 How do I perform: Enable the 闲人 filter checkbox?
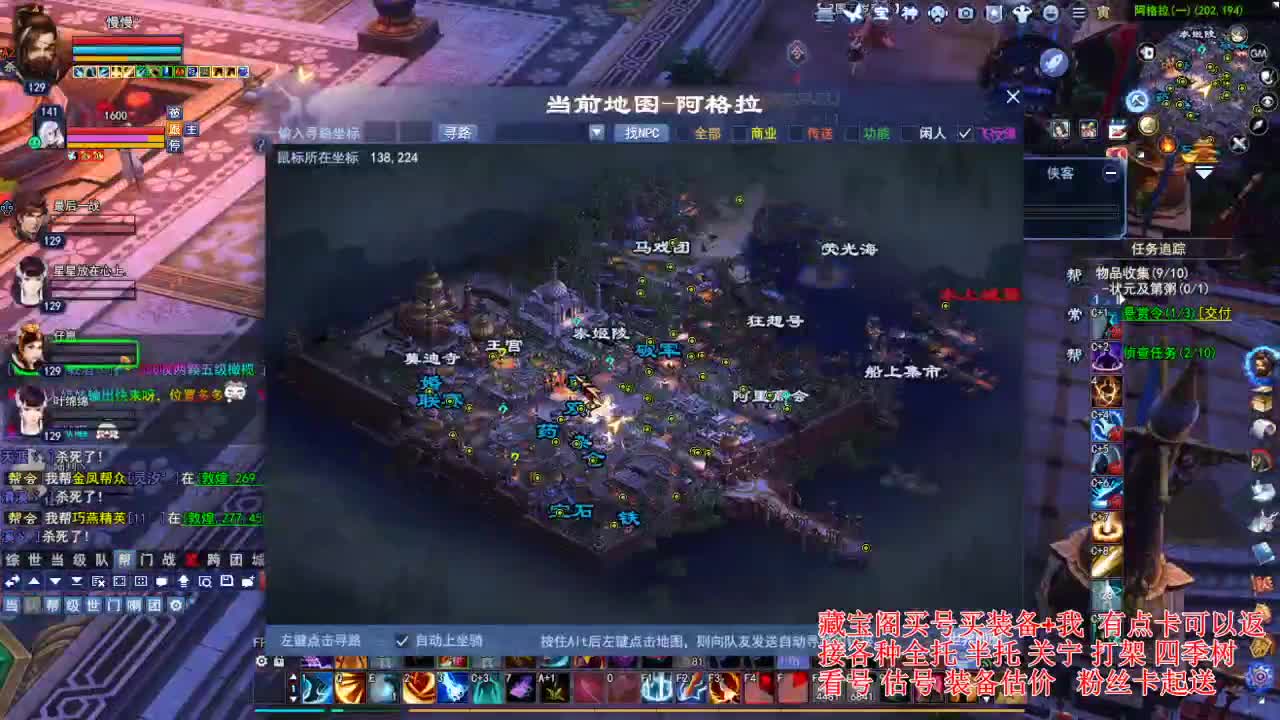point(908,131)
